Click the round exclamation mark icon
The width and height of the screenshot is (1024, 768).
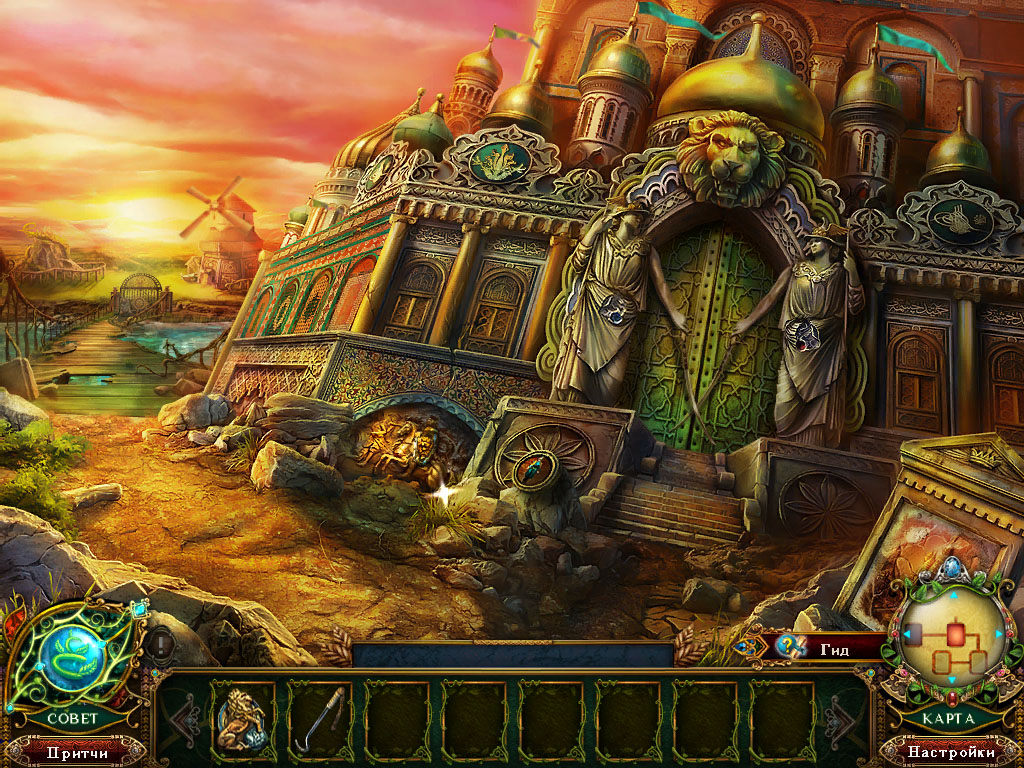[x=162, y=643]
